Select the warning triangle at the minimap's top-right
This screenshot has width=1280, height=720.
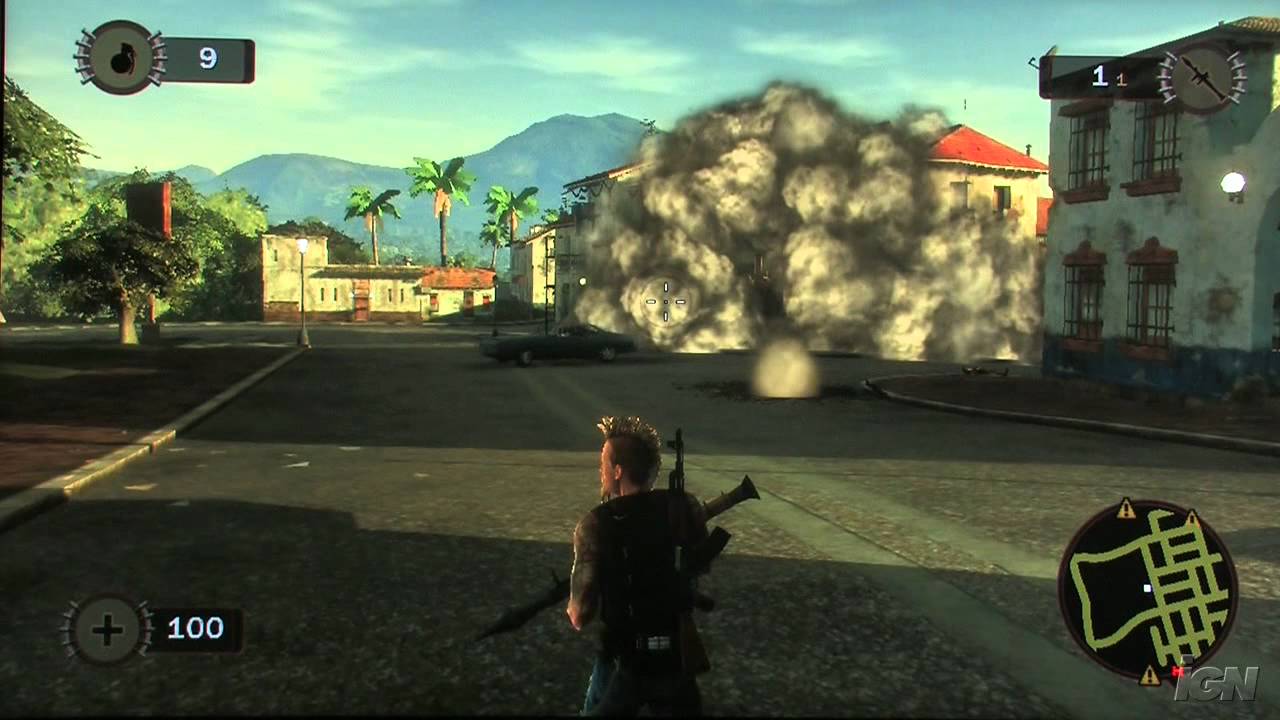pyautogui.click(x=1192, y=518)
